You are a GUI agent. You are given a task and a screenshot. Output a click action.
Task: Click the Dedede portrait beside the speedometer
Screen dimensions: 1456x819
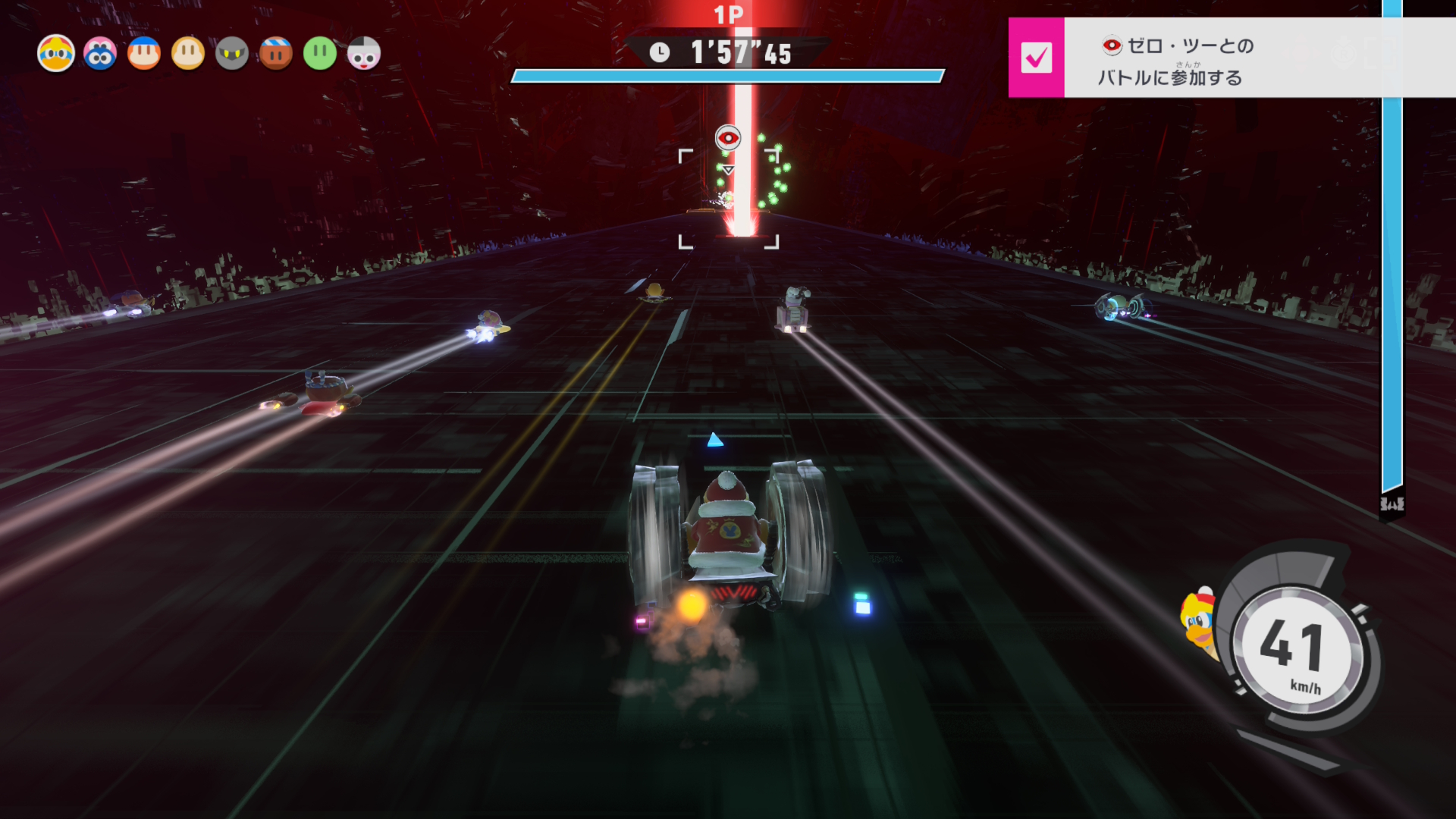point(1198,622)
